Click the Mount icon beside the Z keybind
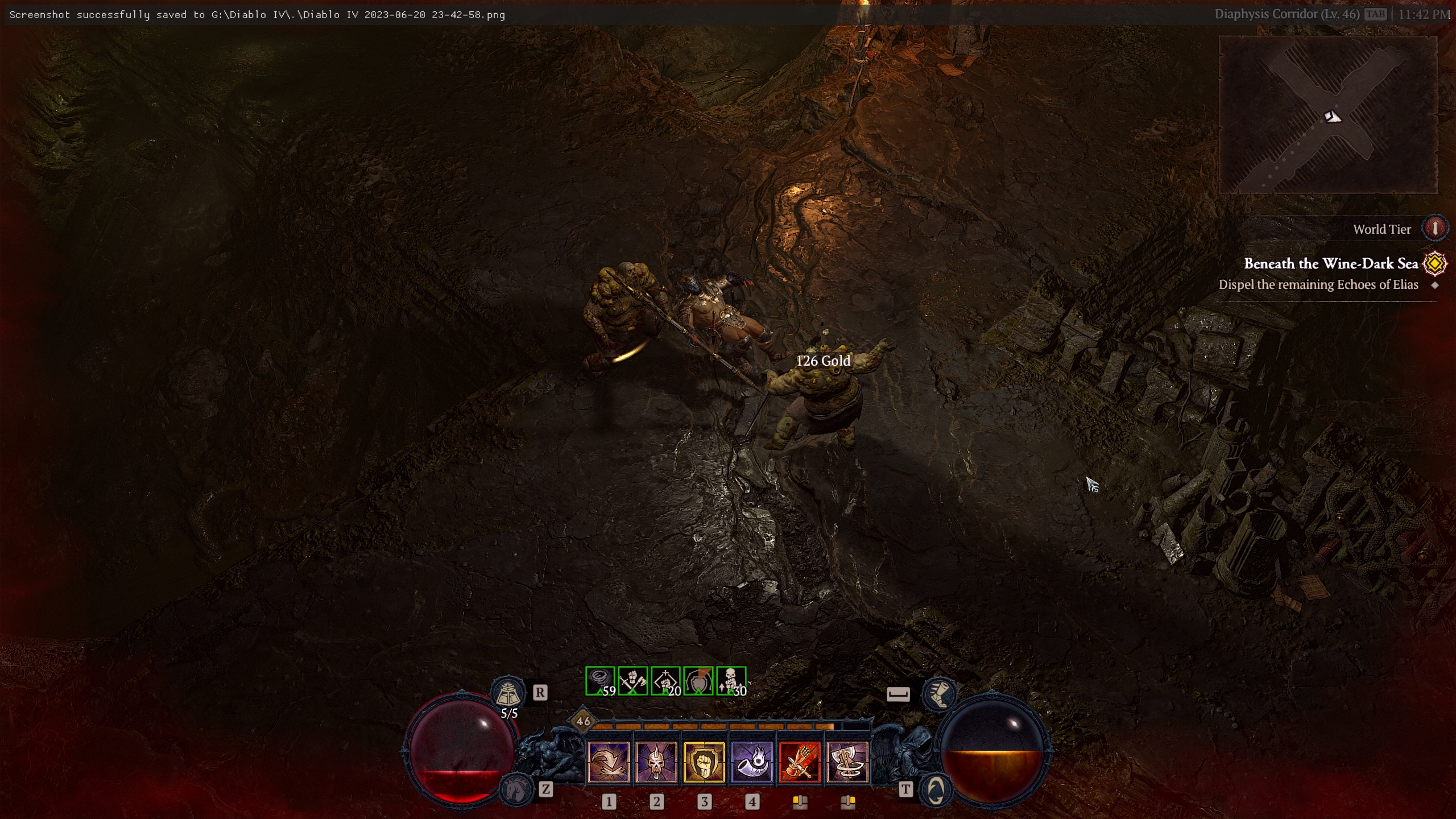 coord(517,789)
